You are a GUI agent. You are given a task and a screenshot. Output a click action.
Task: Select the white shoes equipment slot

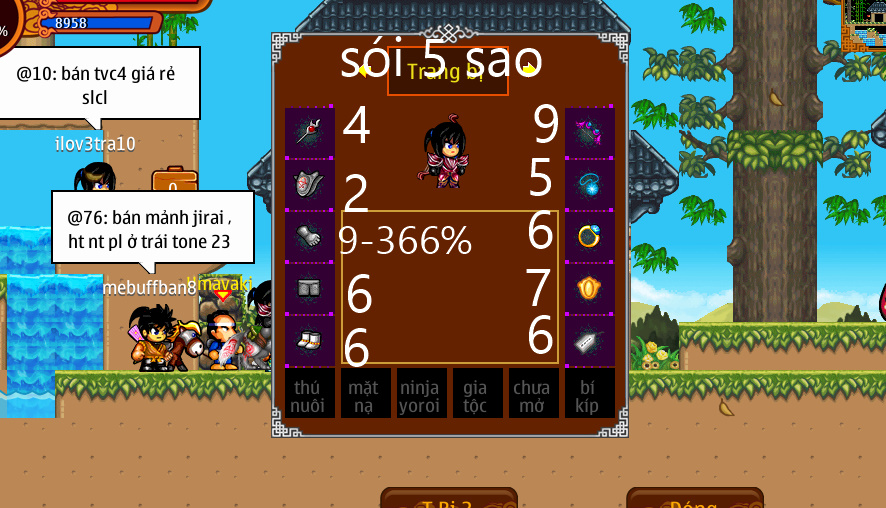[310, 340]
